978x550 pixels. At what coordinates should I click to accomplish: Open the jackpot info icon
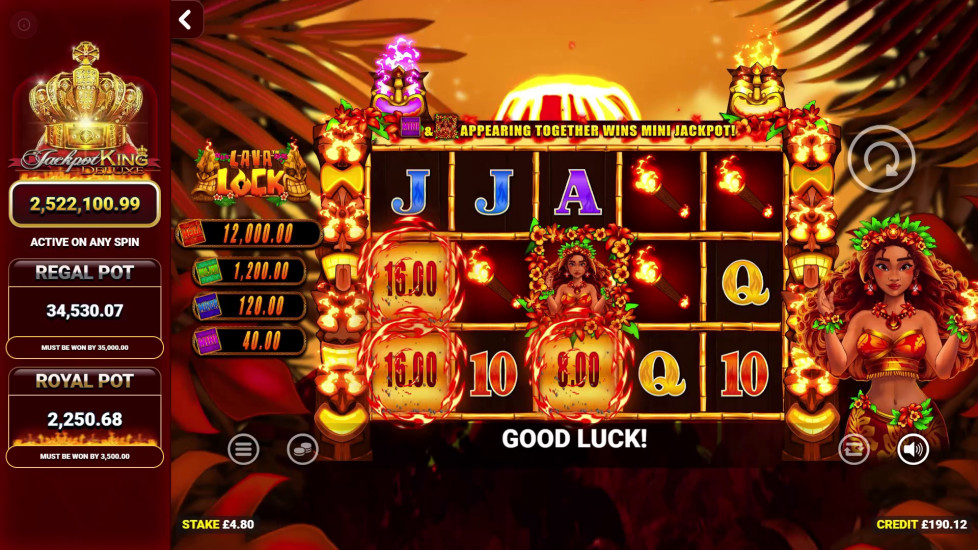click(x=24, y=24)
